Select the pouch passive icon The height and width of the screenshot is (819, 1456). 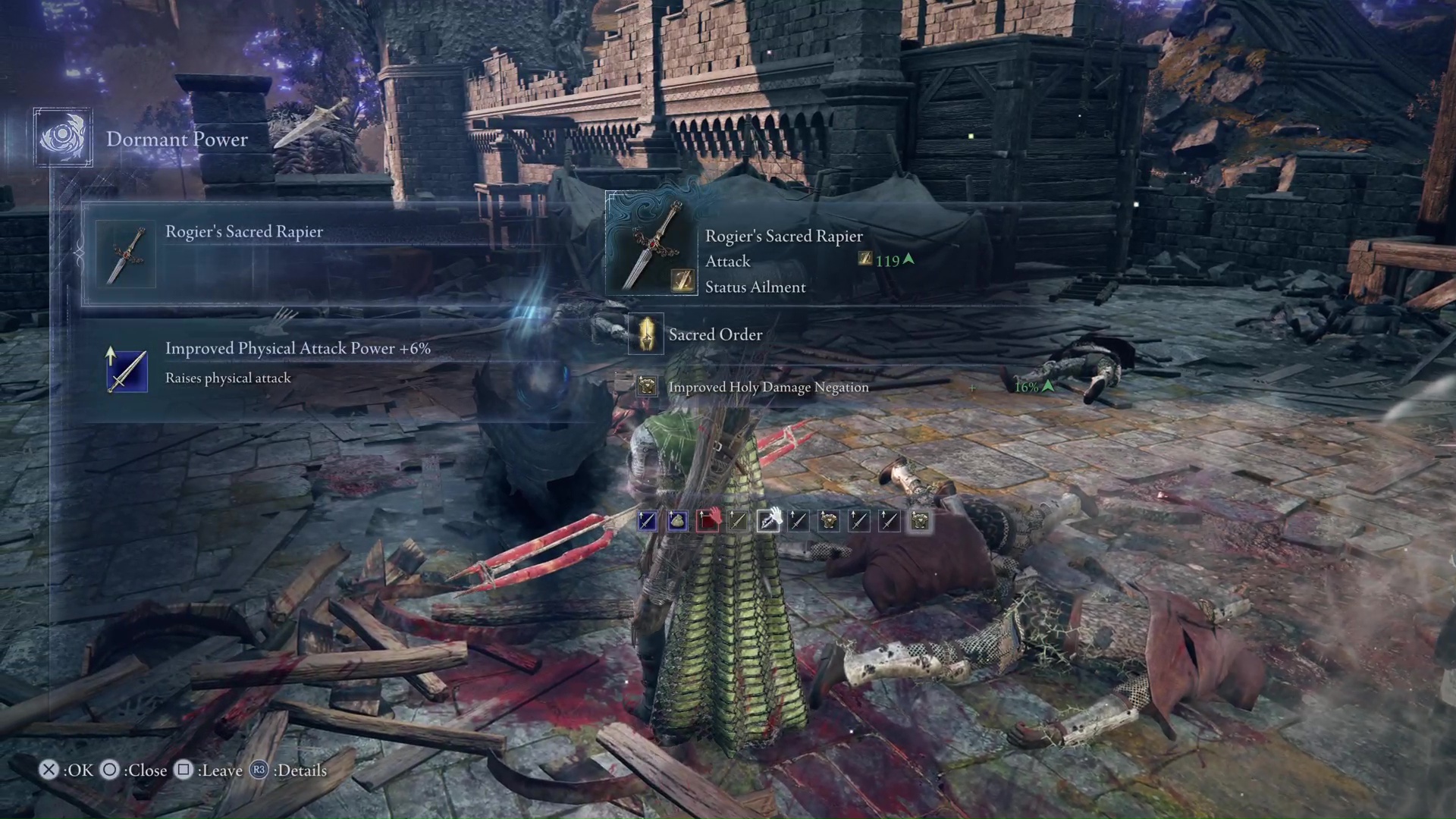(x=677, y=521)
